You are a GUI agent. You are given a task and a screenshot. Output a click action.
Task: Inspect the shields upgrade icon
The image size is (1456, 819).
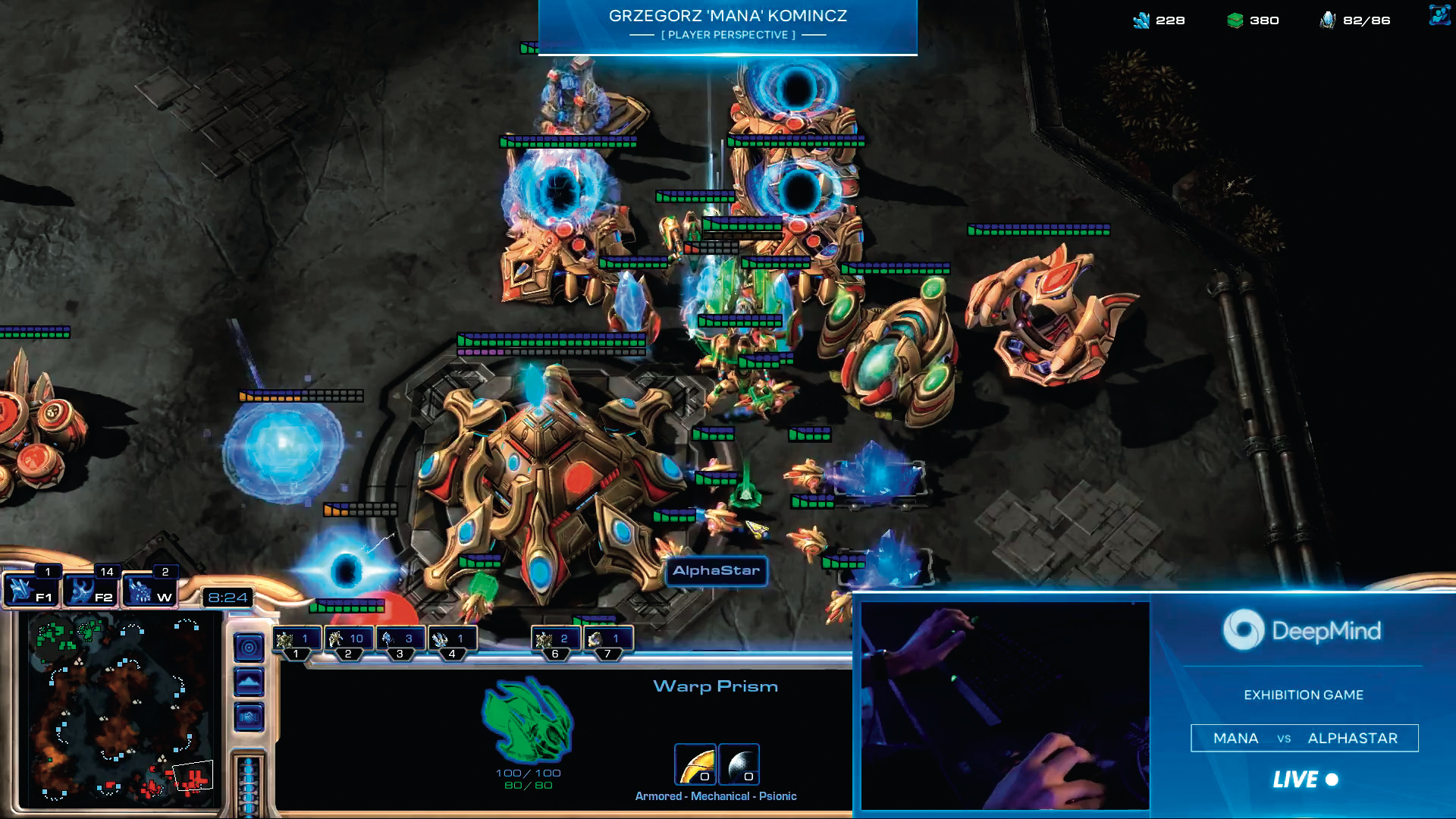(739, 764)
